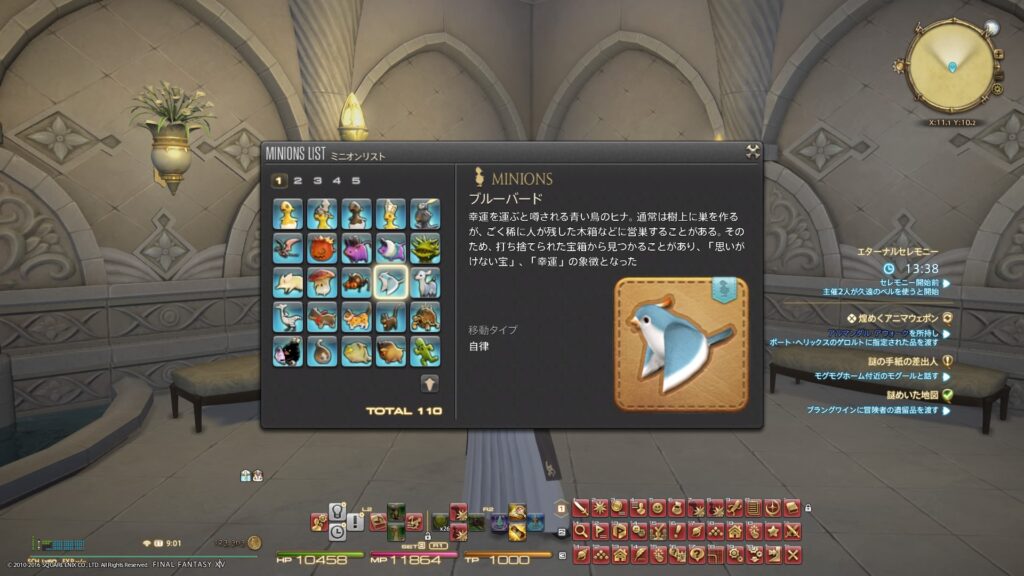Click the question mark hotbar icon
1024x576 pixels.
click(x=695, y=552)
